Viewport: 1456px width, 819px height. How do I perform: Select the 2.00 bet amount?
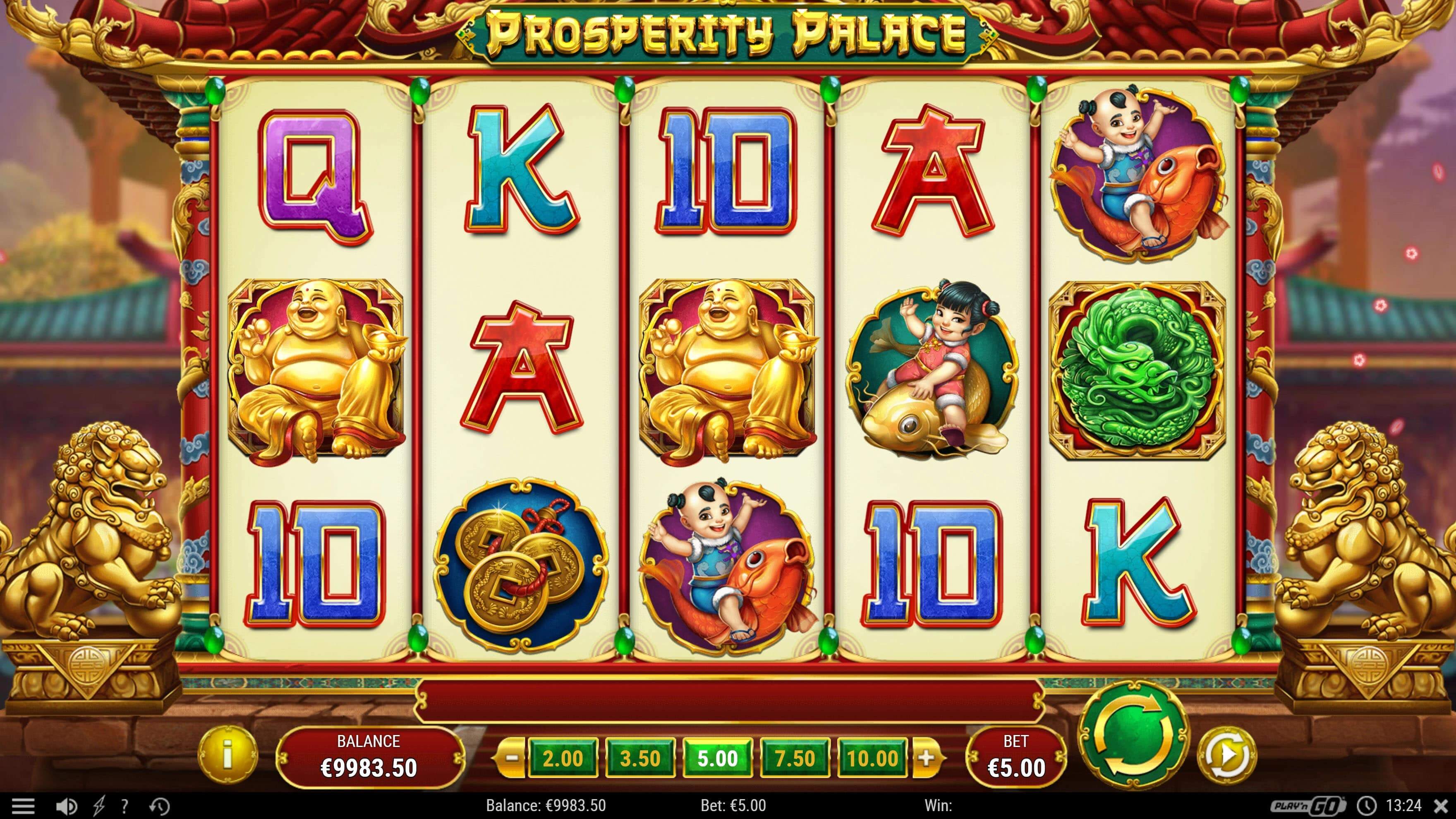(x=562, y=758)
